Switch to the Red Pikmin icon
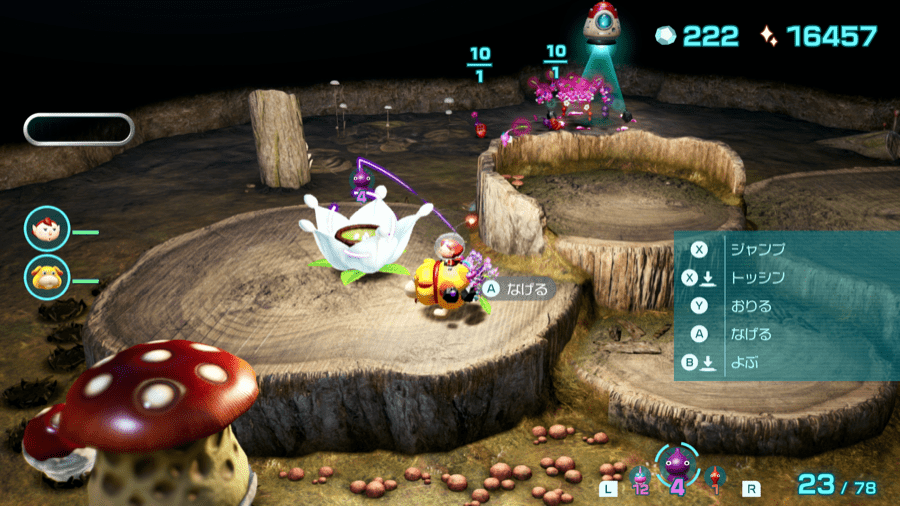The width and height of the screenshot is (900, 506). [713, 477]
